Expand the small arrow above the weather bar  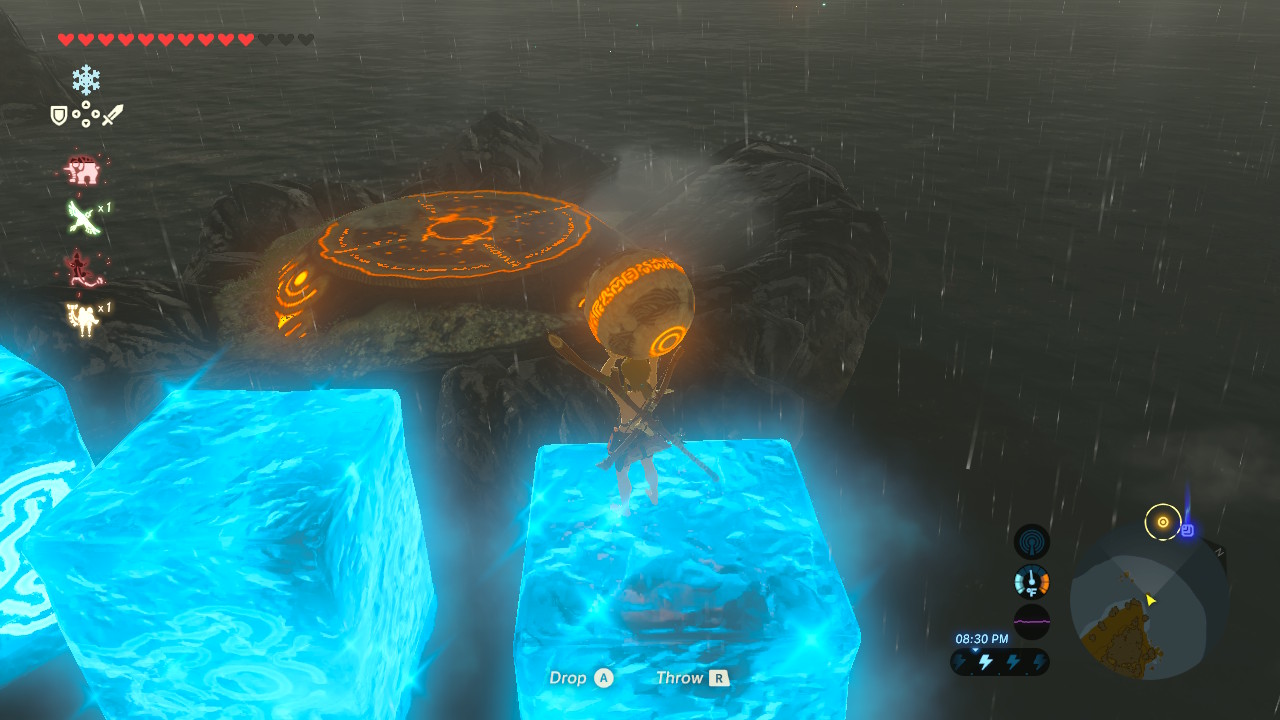(x=975, y=650)
